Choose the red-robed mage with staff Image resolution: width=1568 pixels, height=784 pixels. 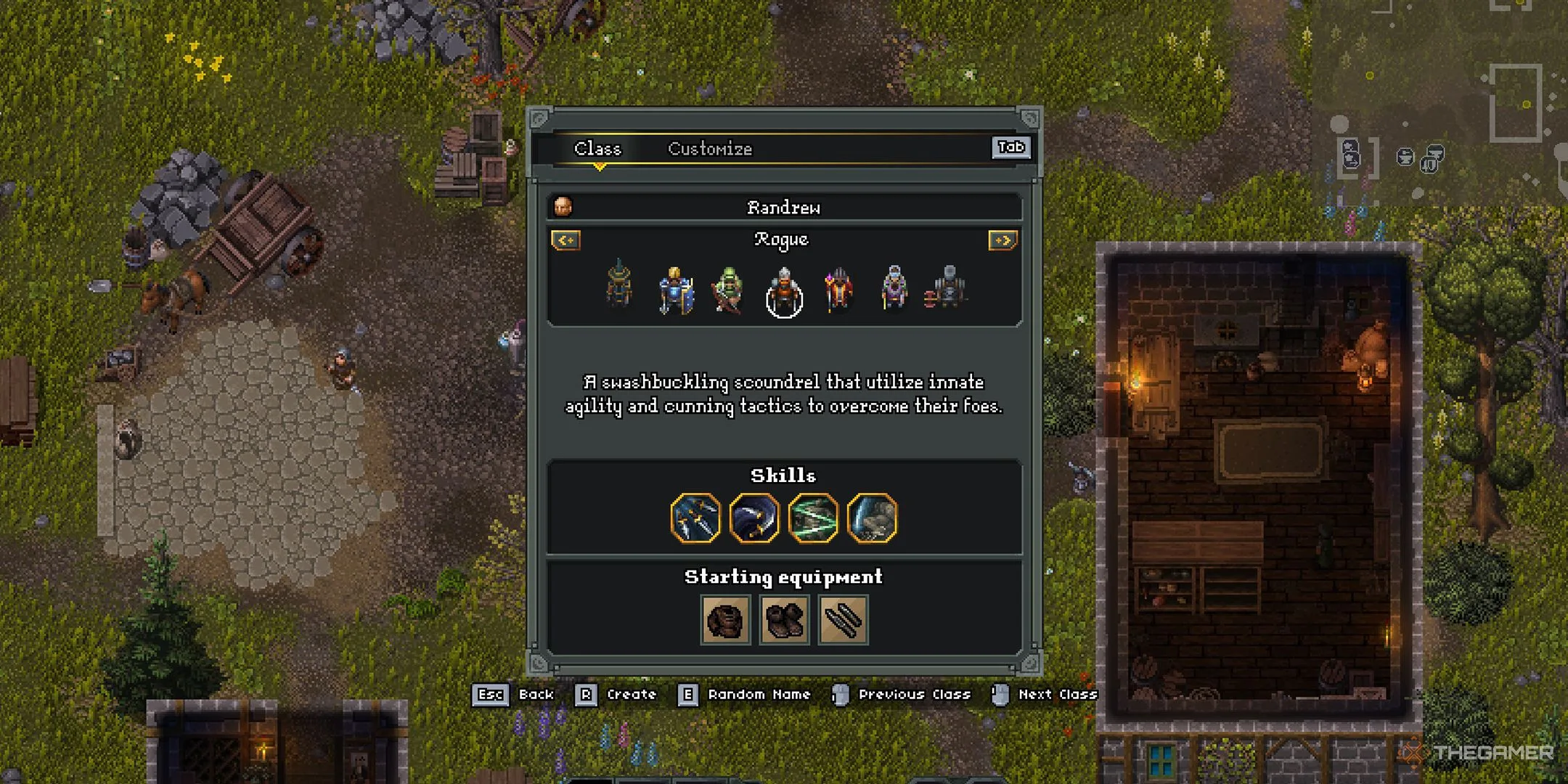tap(838, 290)
